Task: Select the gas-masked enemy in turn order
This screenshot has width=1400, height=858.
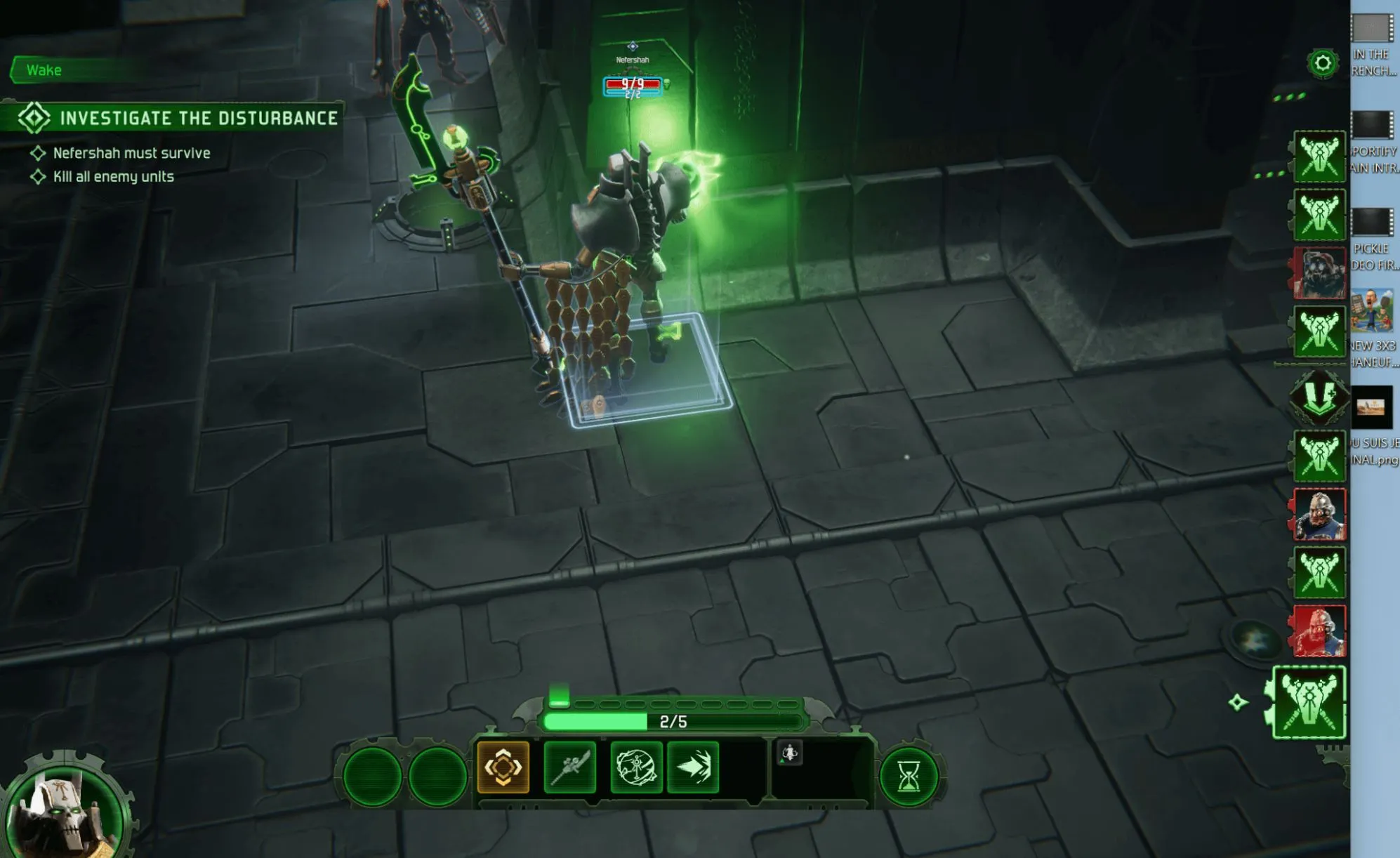Action: 1320,273
